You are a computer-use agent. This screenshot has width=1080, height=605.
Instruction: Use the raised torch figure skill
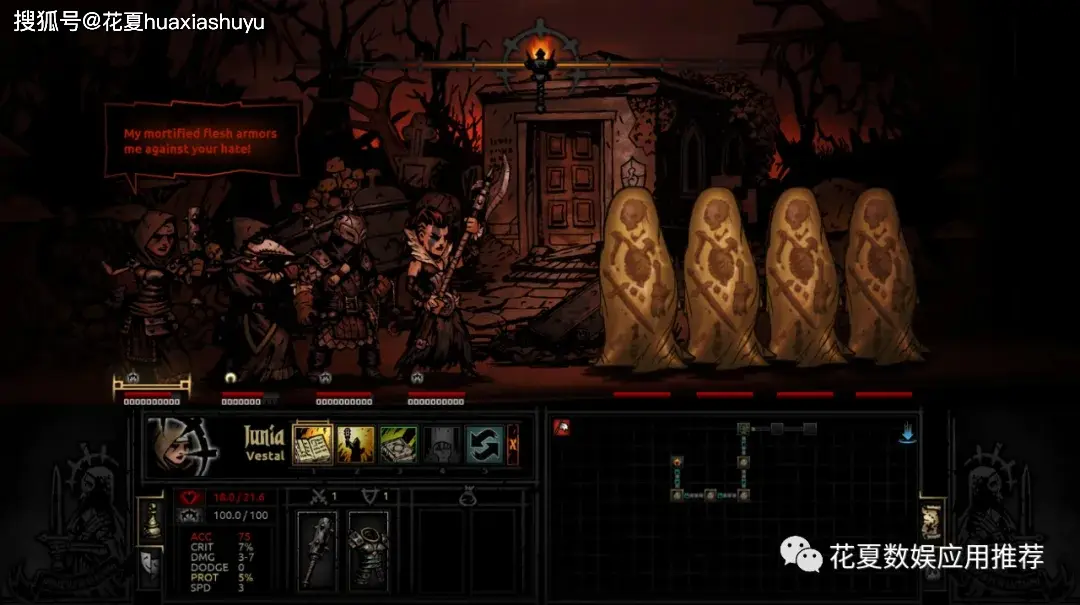(x=354, y=444)
